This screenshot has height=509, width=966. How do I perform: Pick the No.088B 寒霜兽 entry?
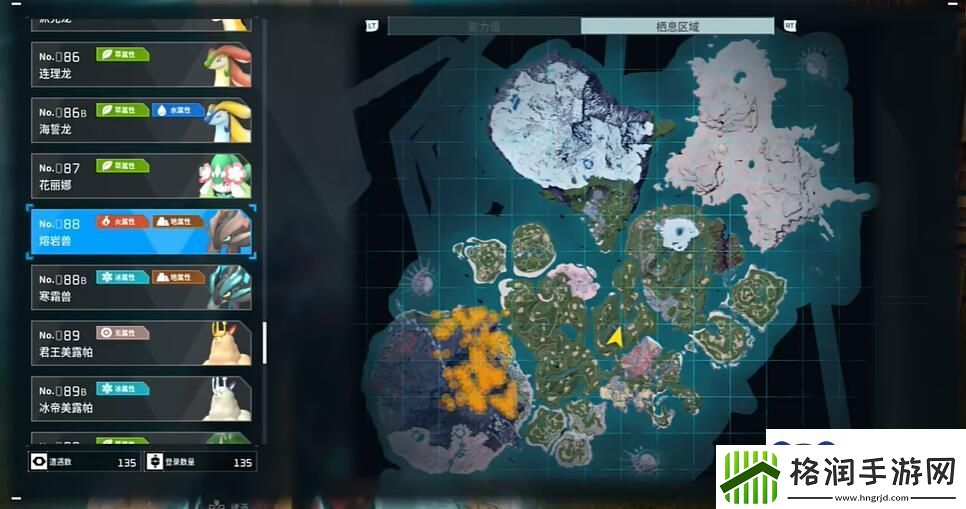pos(140,288)
